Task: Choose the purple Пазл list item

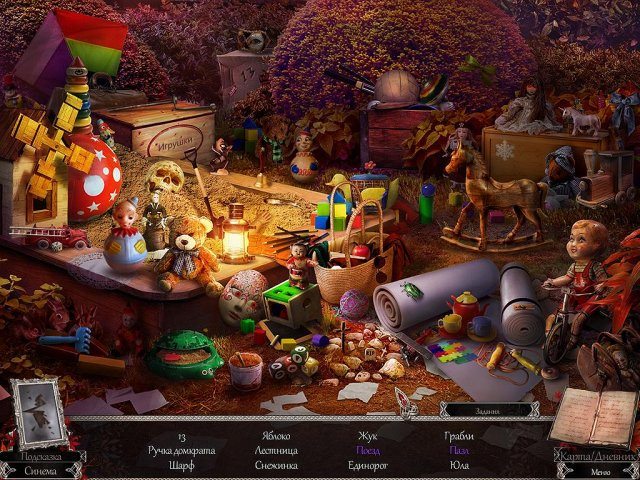Action: tap(459, 450)
